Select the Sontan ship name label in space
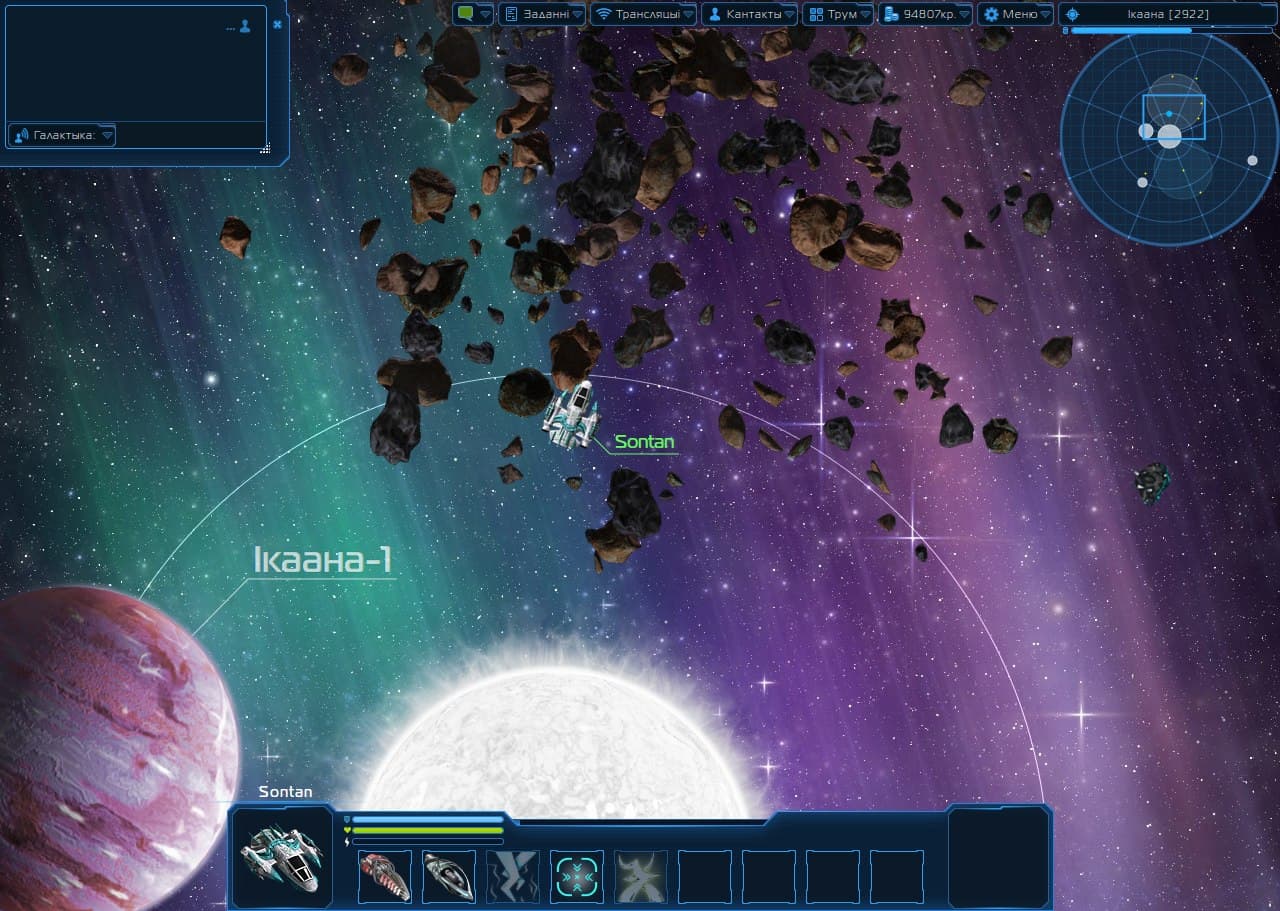The width and height of the screenshot is (1280, 911). (644, 442)
